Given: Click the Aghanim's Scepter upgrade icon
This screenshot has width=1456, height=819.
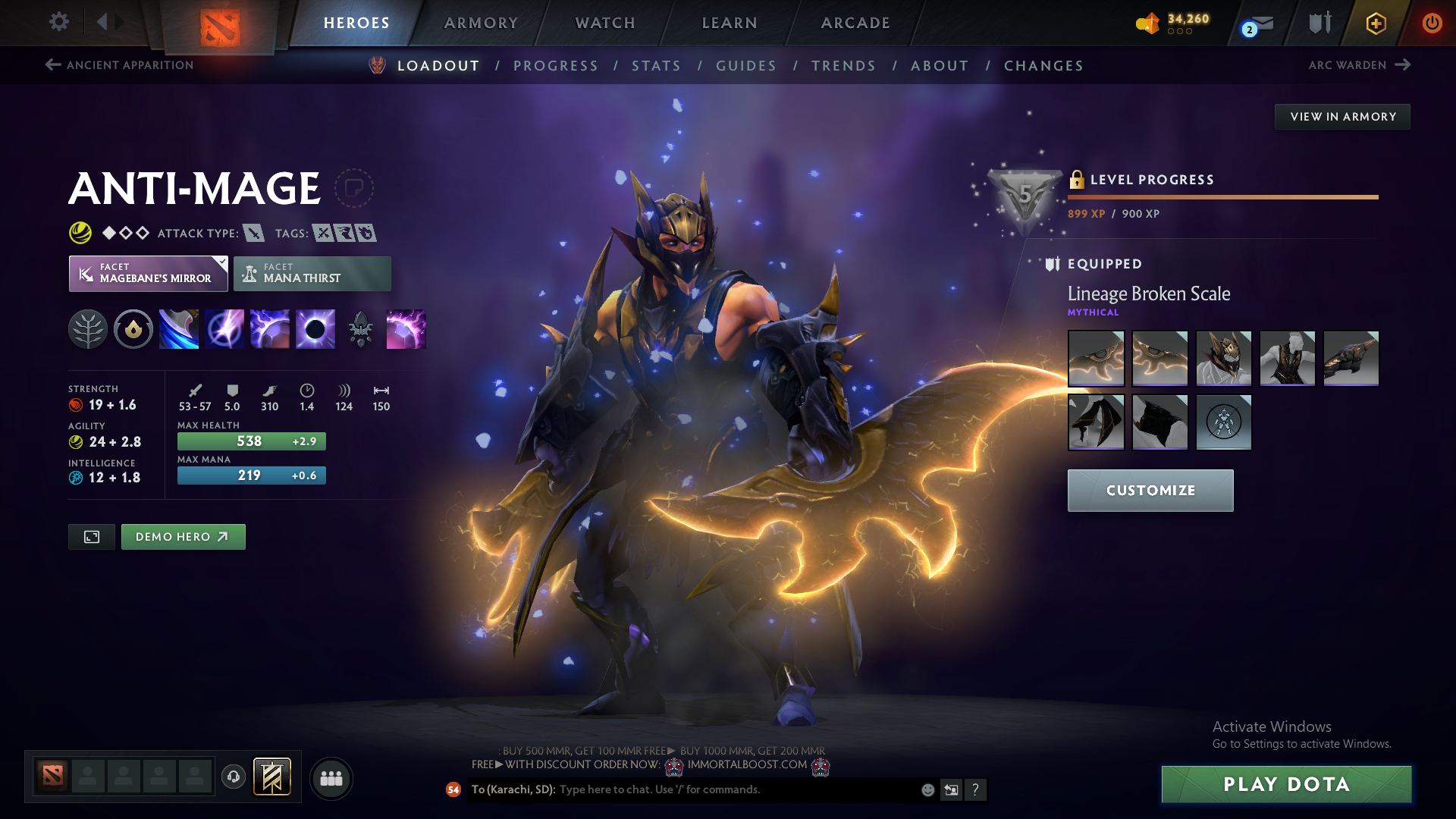Looking at the screenshot, I should pos(361,328).
